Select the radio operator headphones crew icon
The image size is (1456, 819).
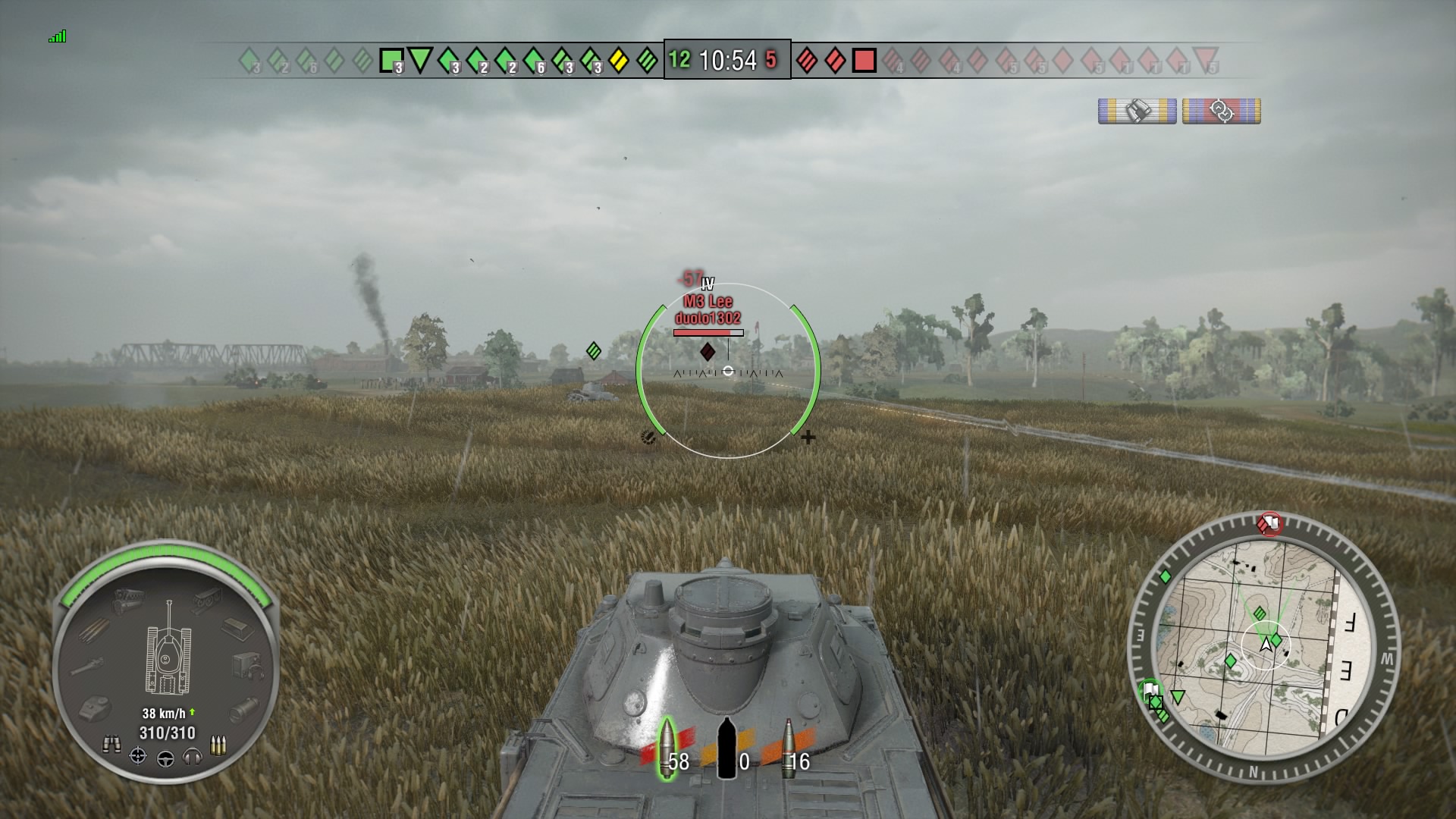193,758
